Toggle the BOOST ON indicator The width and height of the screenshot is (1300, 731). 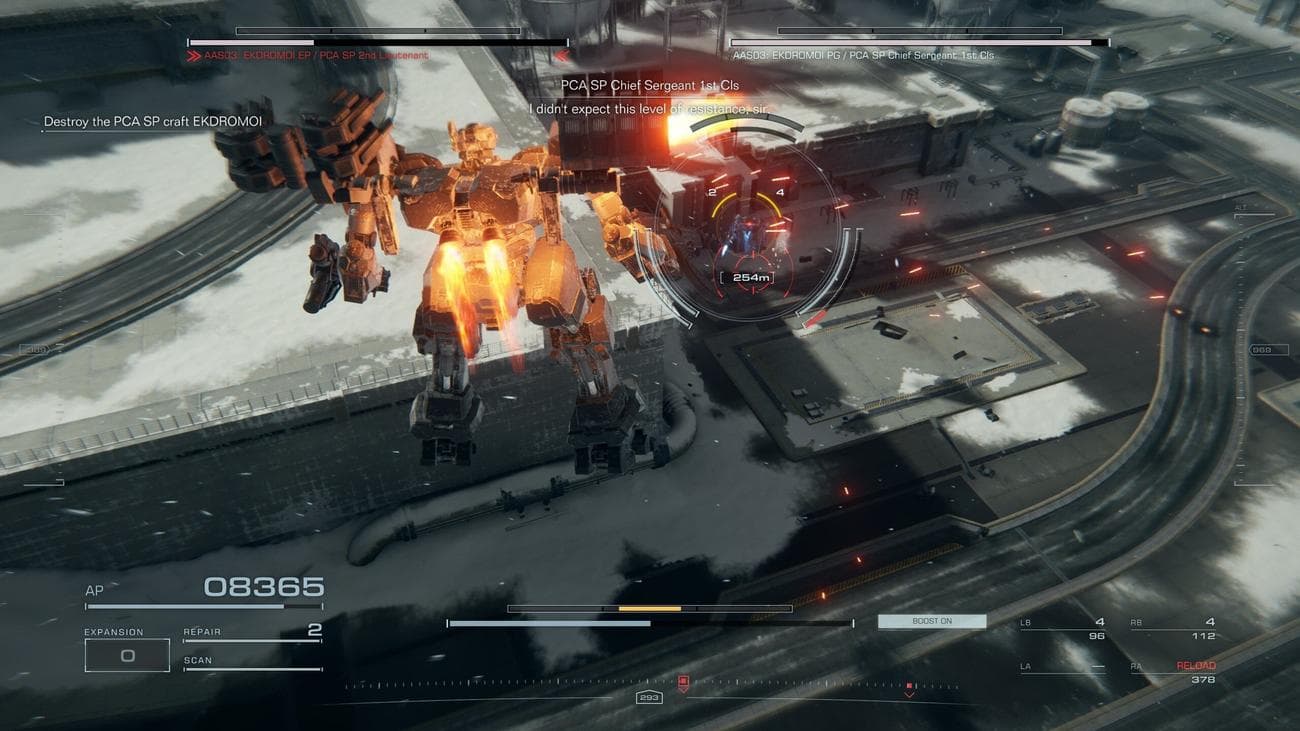(x=931, y=621)
